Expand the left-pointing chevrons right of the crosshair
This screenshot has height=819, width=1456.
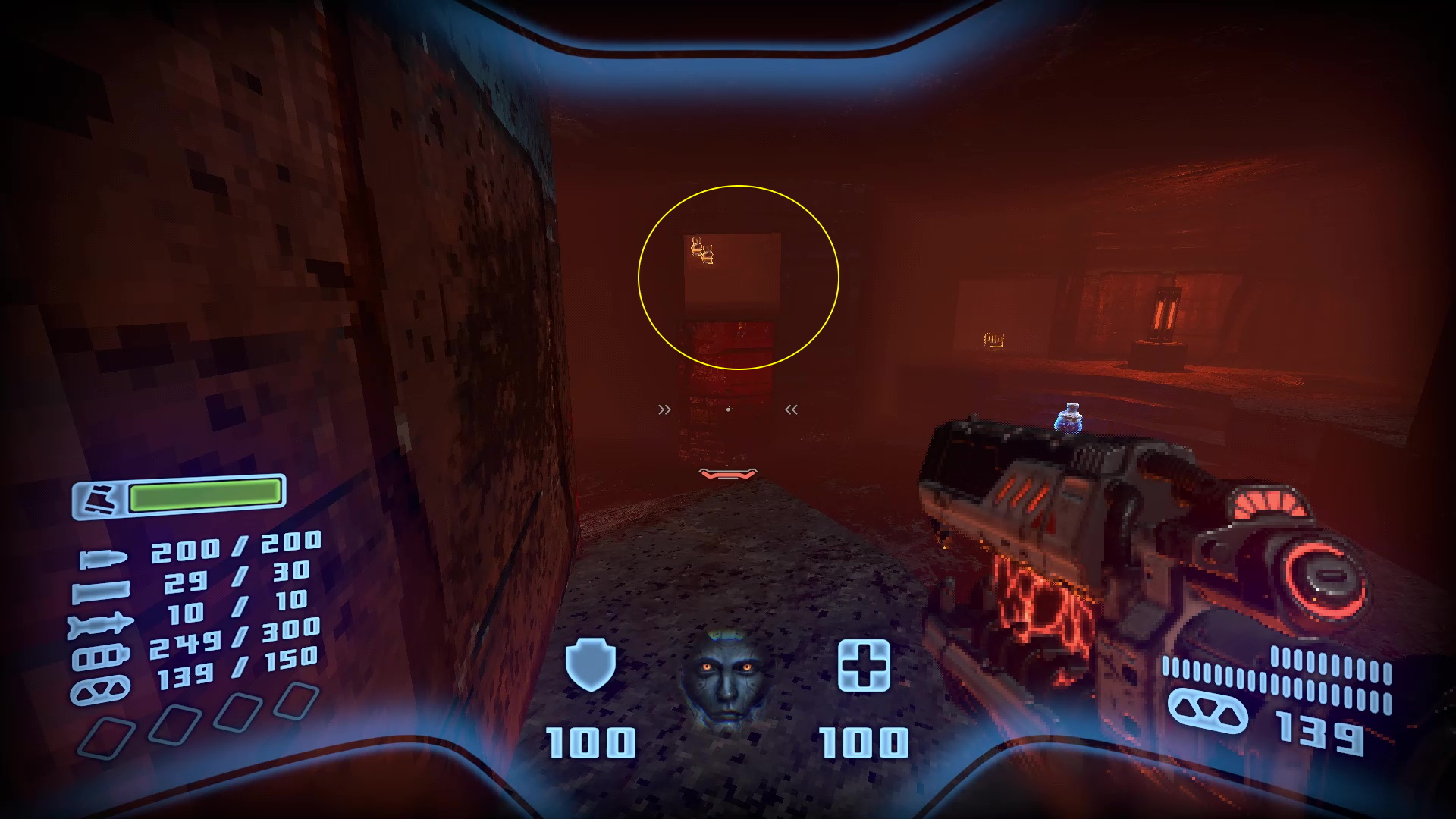pos(791,409)
